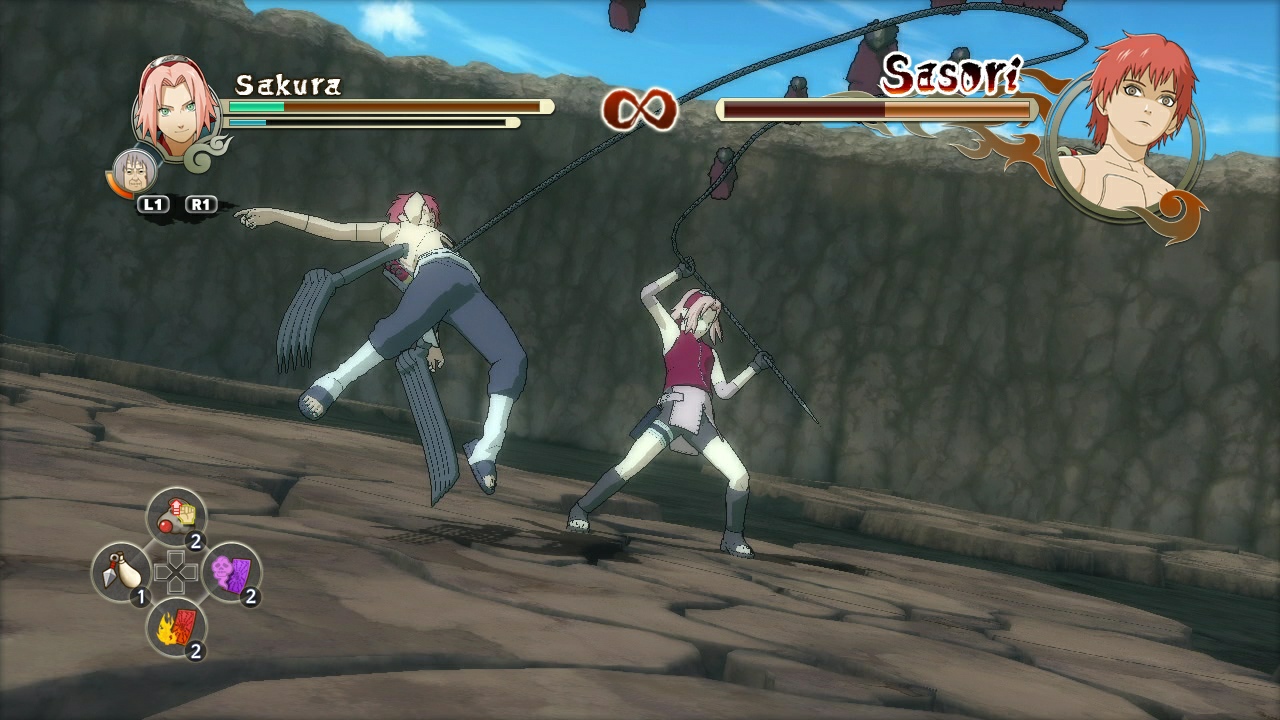Screen dimensions: 1280x720
Task: Activate the red fire tag item
Action: tap(176, 627)
